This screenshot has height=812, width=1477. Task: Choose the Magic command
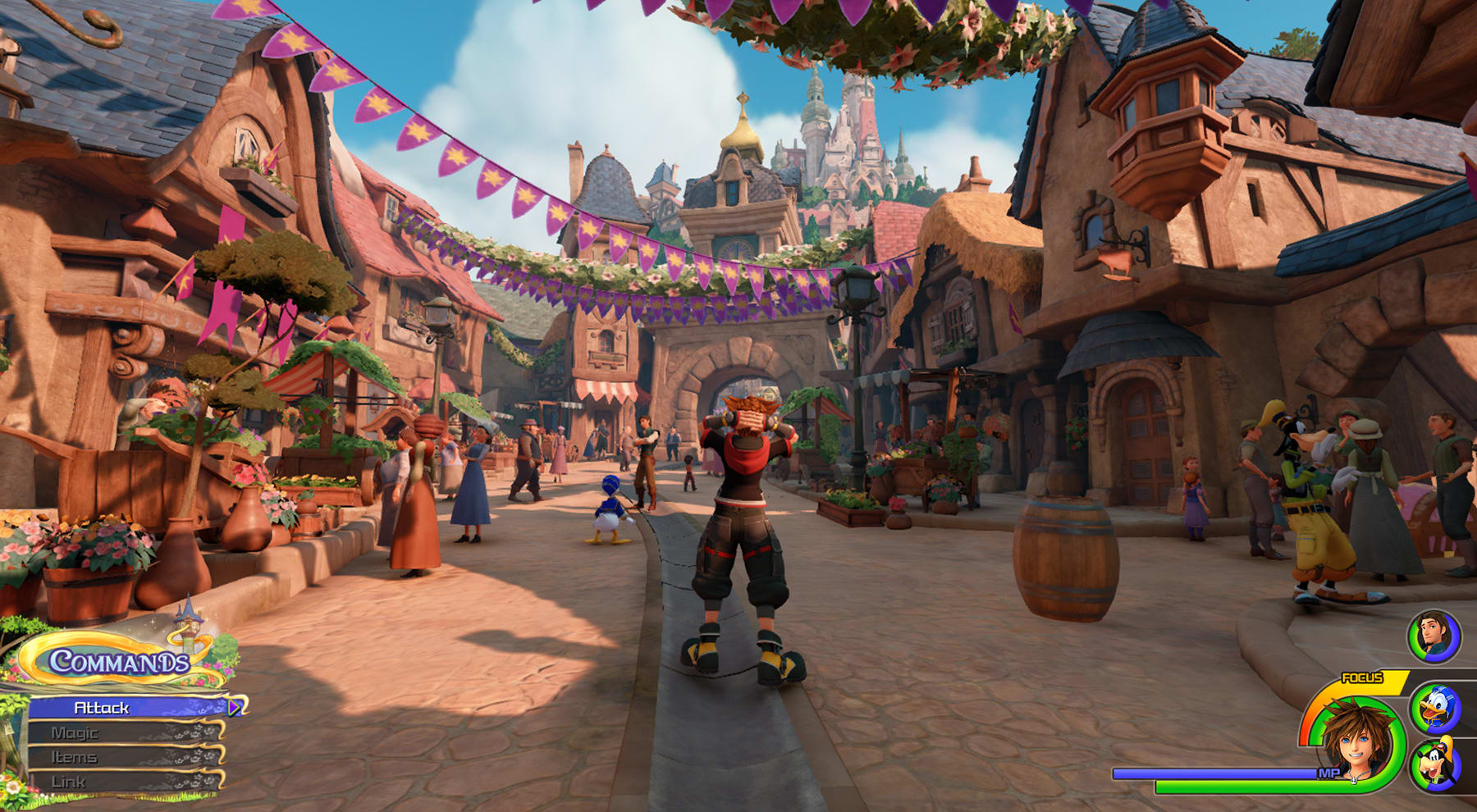123,732
